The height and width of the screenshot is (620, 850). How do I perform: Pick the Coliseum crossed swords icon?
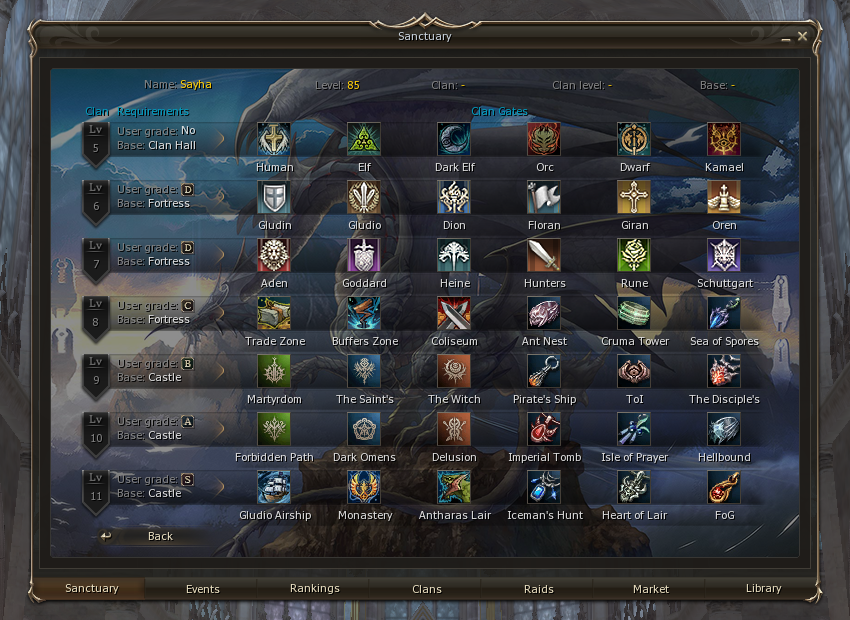[454, 313]
